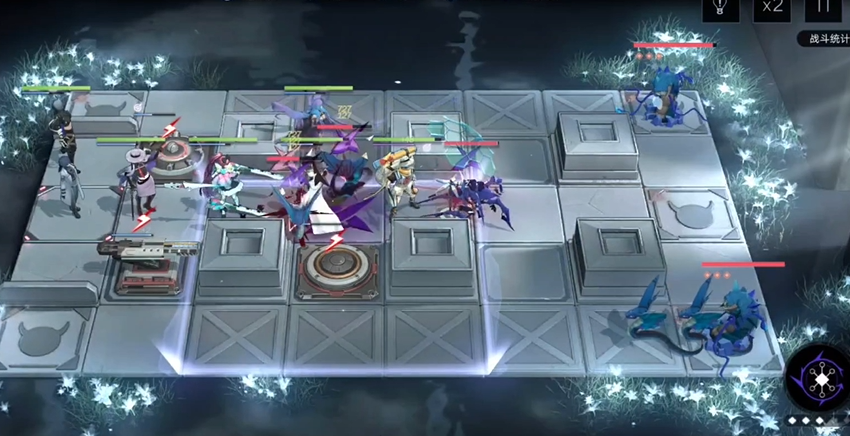Click the lightbulb hint button
The image size is (850, 436).
tap(719, 7)
